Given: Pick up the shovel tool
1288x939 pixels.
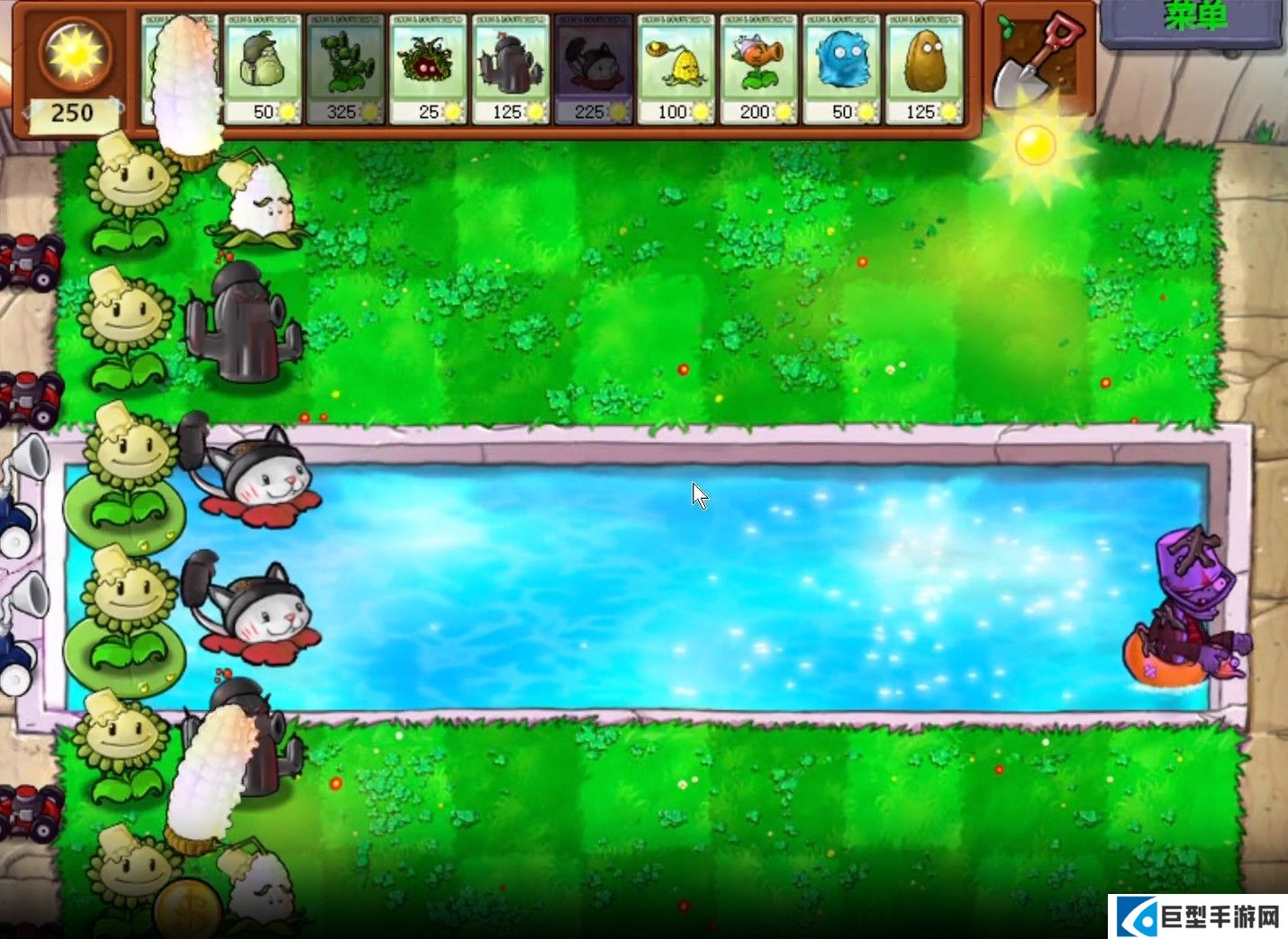Looking at the screenshot, I should click(x=1039, y=61).
